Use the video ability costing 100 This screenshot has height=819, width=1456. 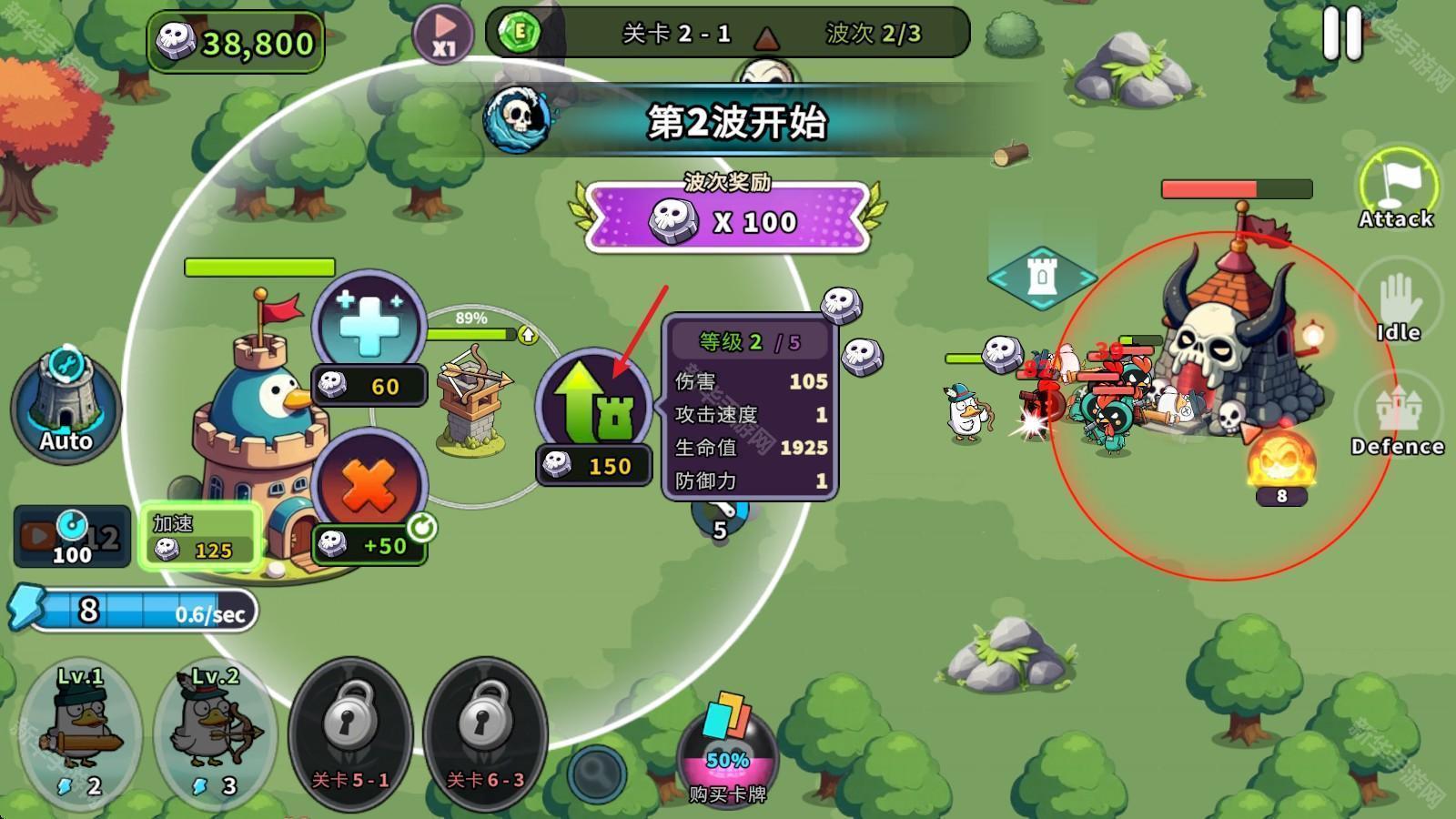point(71,537)
